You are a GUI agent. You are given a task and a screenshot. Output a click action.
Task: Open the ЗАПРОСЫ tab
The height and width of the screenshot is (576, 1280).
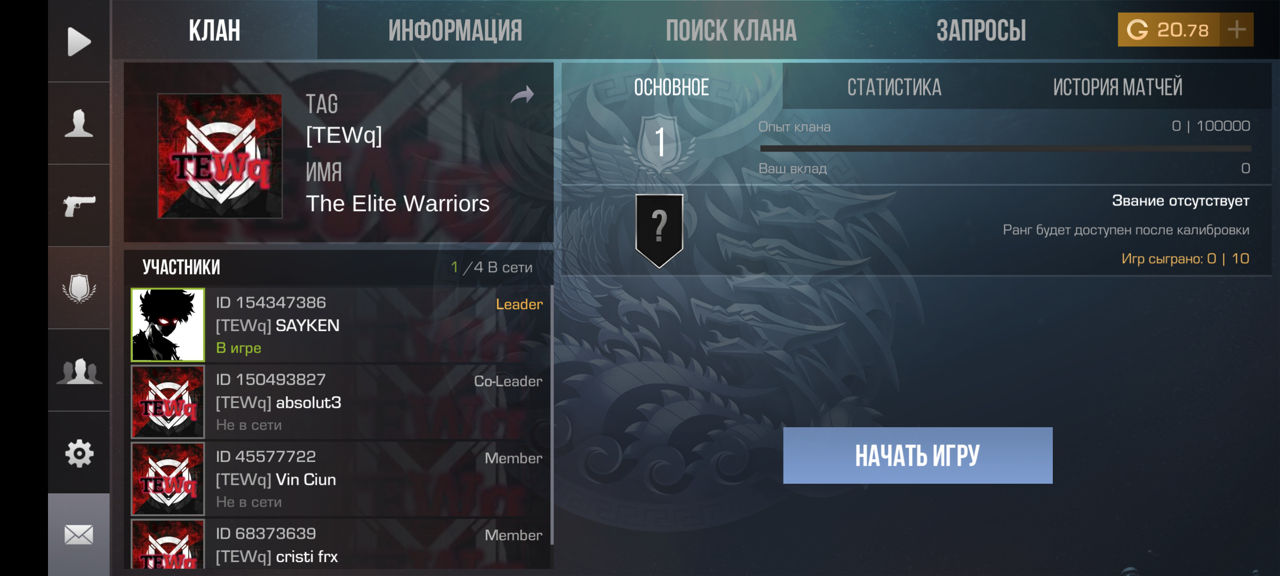(981, 31)
